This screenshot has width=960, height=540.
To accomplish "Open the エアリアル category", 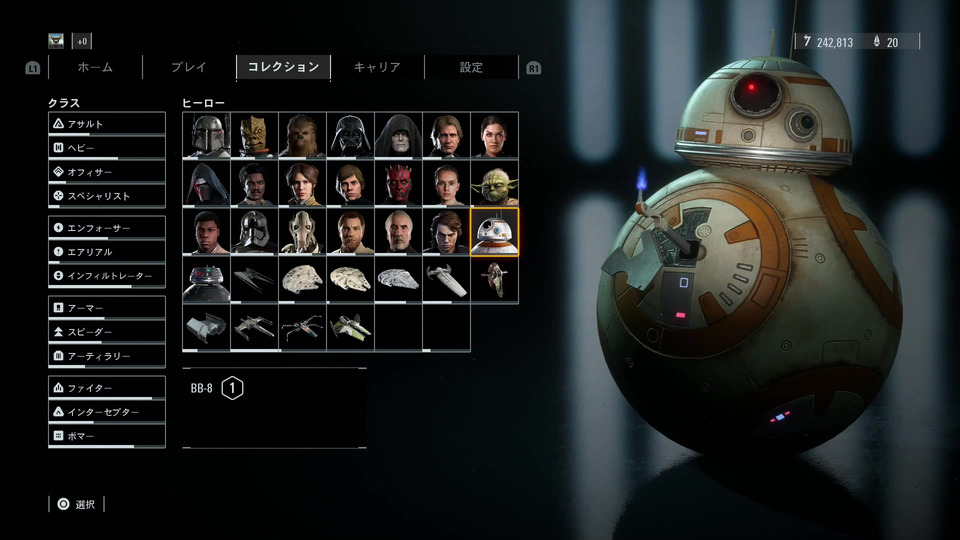I will pyautogui.click(x=107, y=252).
